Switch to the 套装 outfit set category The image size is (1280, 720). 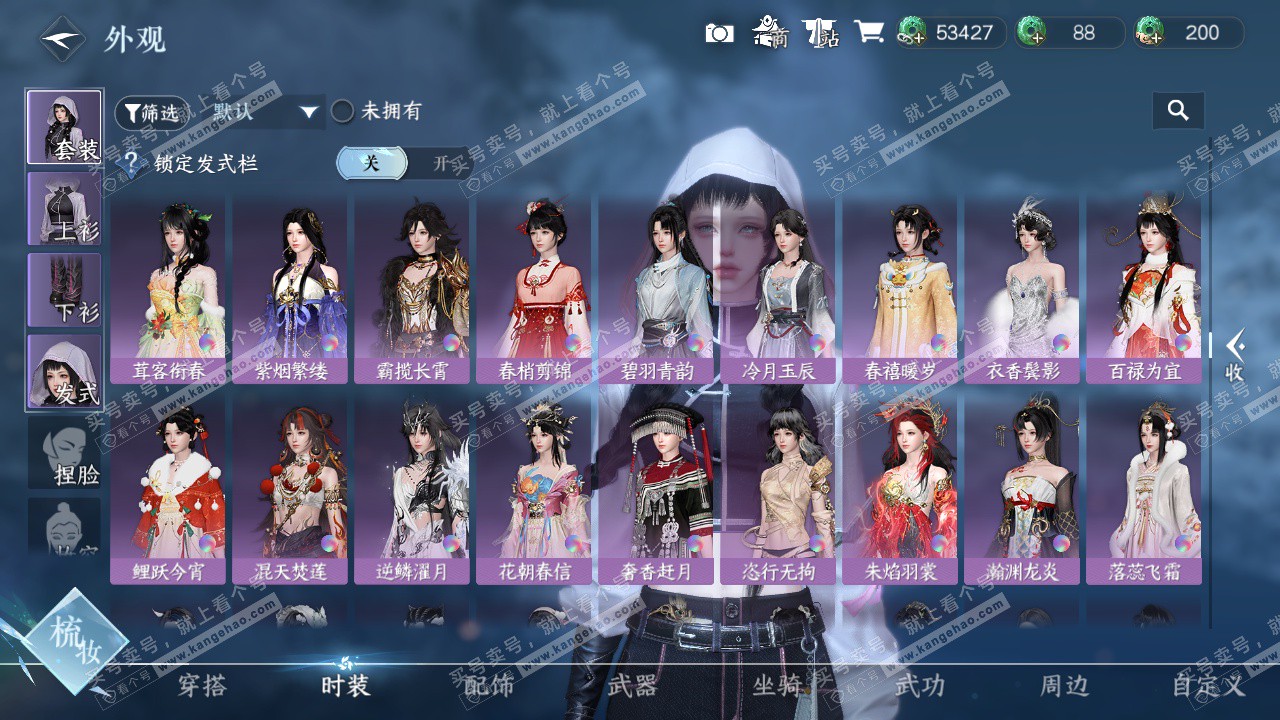point(64,127)
